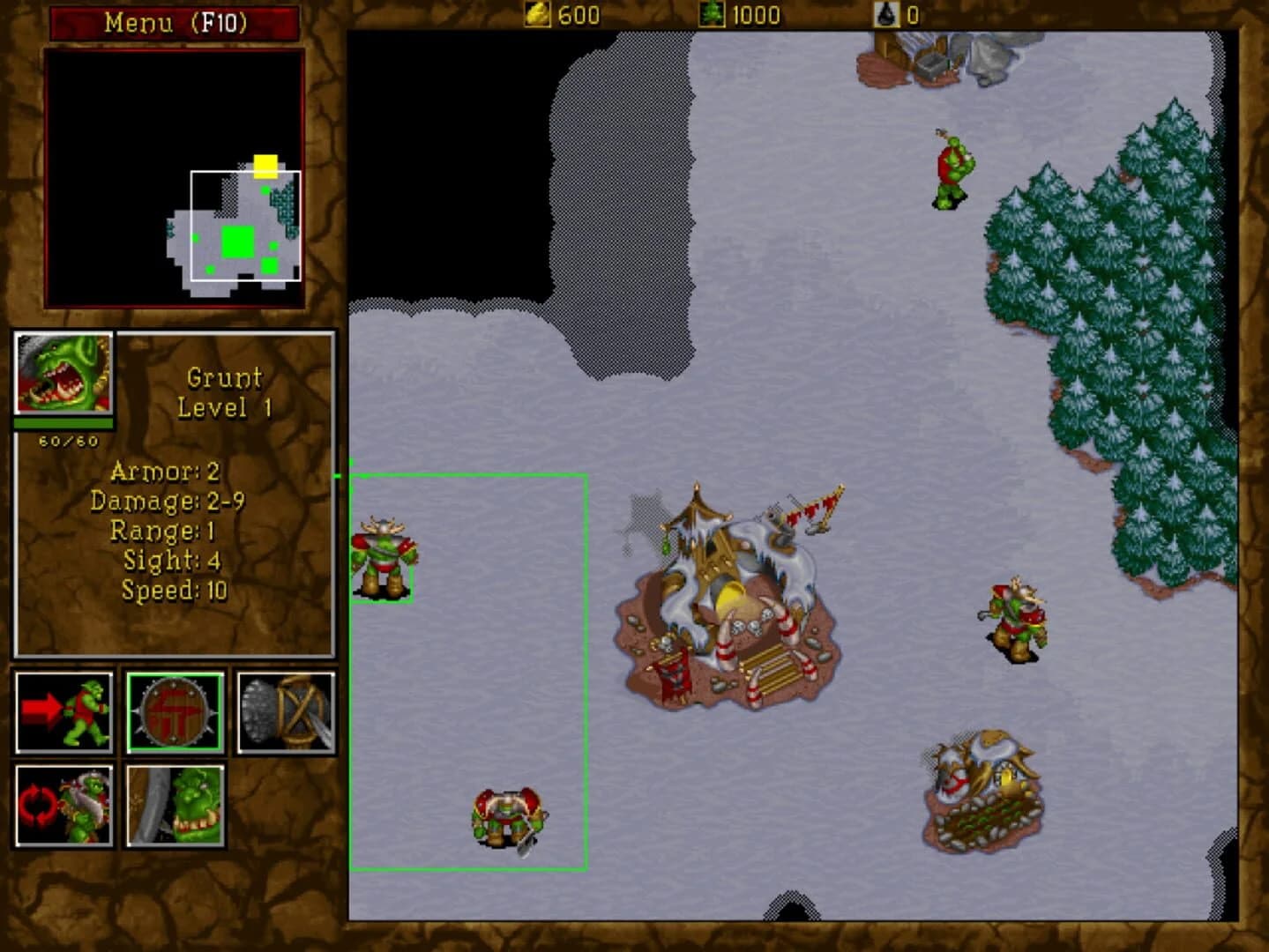Open the game menu via Menu (F10)

tap(173, 23)
